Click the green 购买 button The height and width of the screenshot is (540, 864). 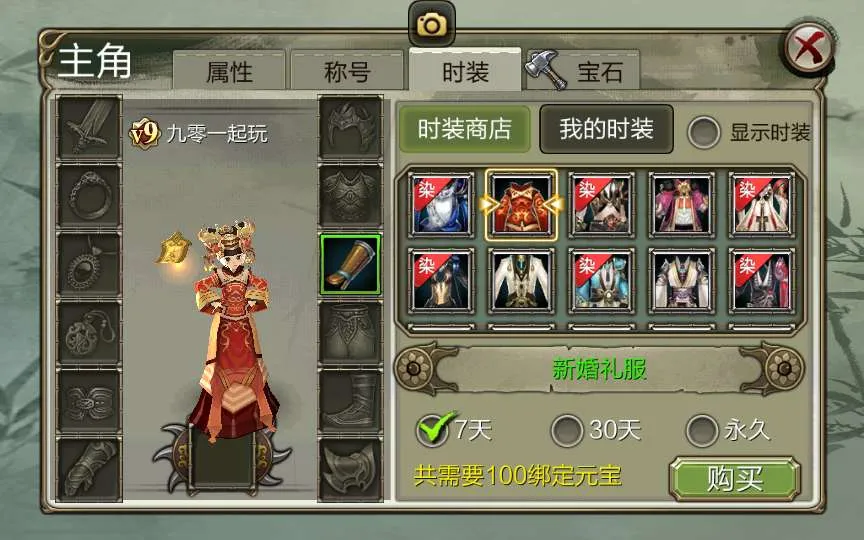735,479
